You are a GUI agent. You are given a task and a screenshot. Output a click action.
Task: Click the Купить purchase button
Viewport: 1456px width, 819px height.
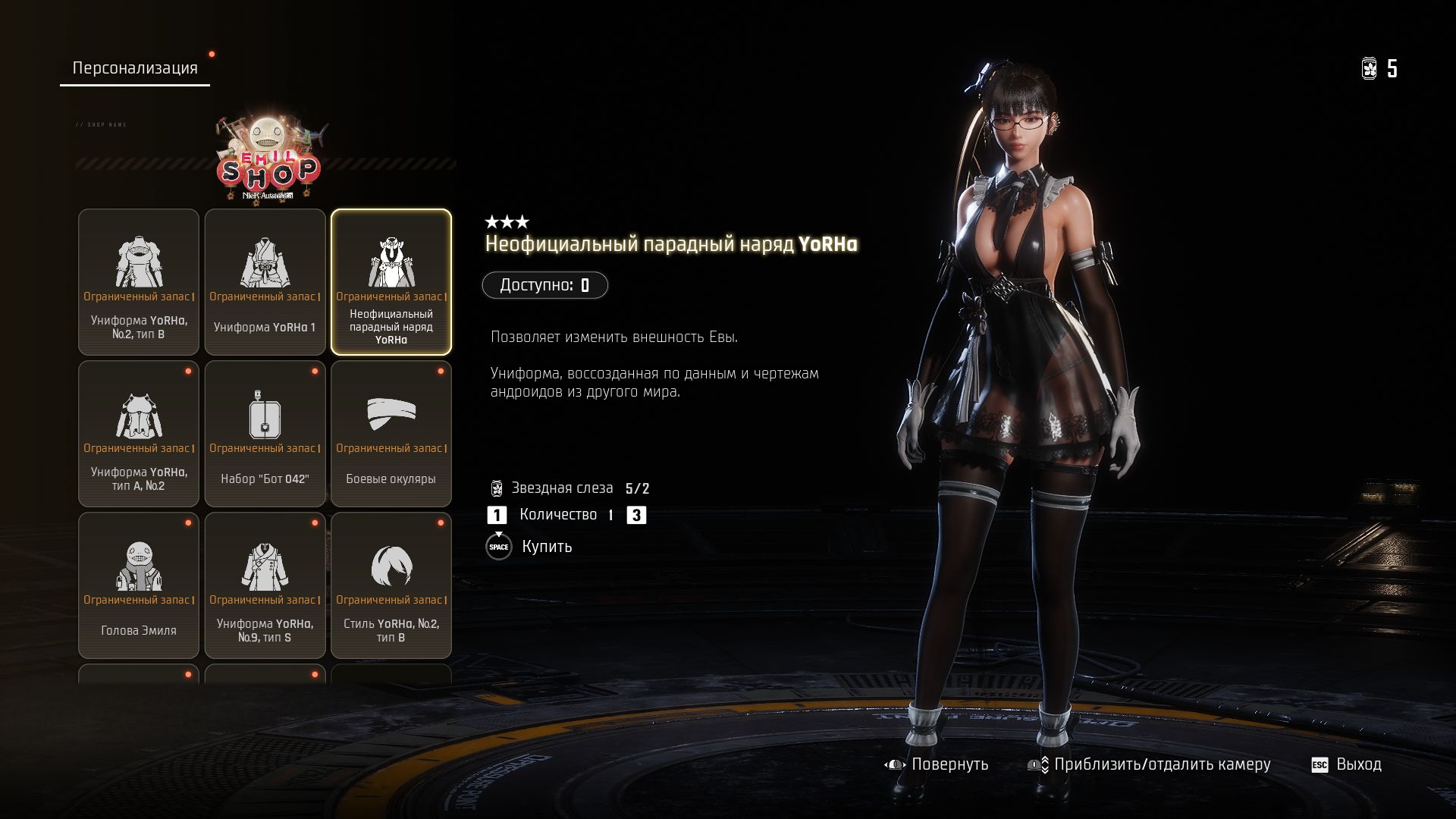[x=529, y=547]
